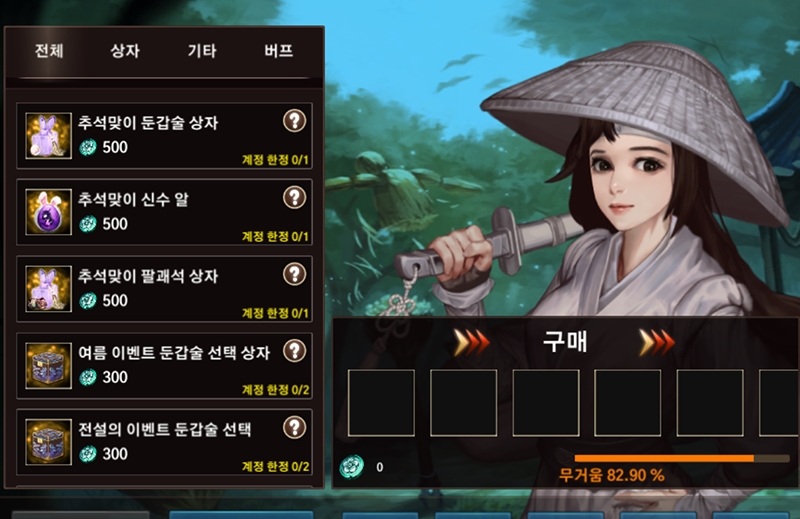Choose the 전설의 이벤트 둔갑술 선택 row
Image resolution: width=800 pixels, height=519 pixels.
(x=150, y=442)
